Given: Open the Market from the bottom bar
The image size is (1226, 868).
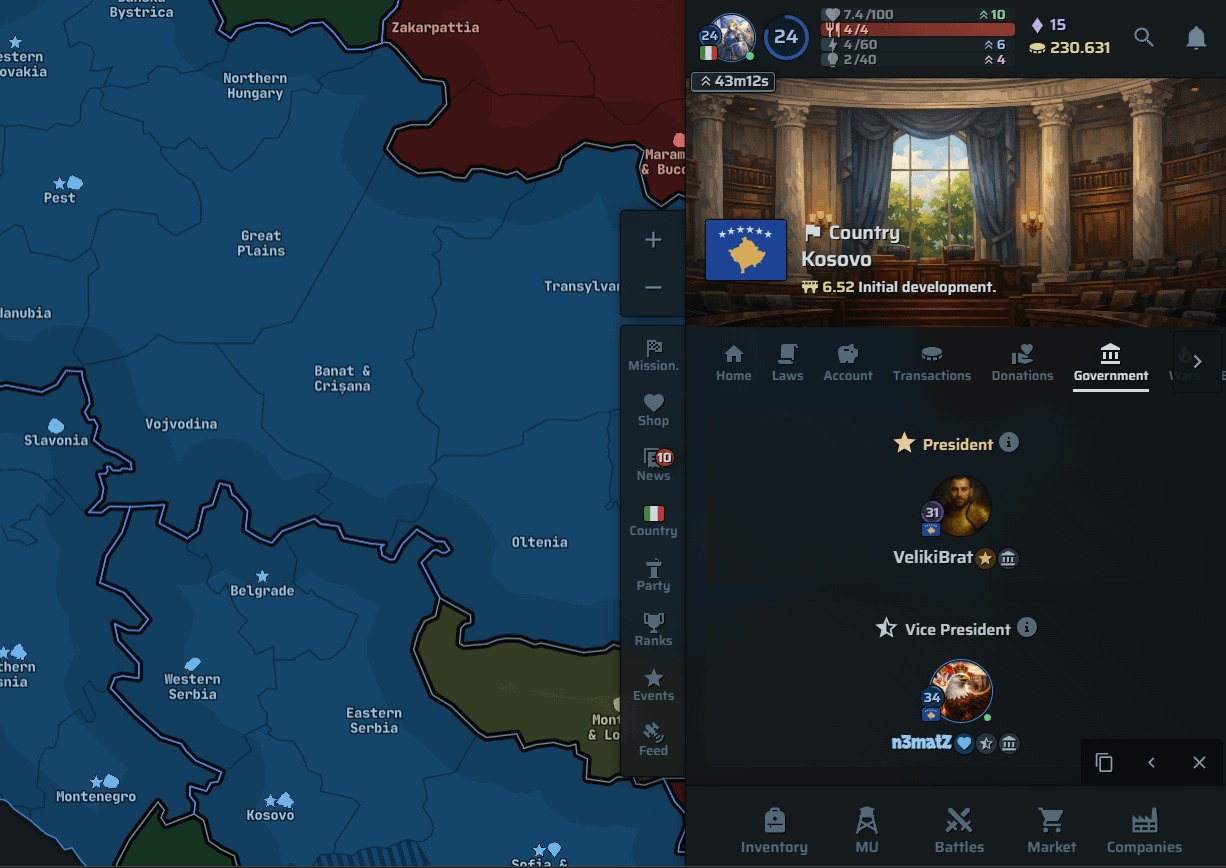Looking at the screenshot, I should (x=1051, y=831).
